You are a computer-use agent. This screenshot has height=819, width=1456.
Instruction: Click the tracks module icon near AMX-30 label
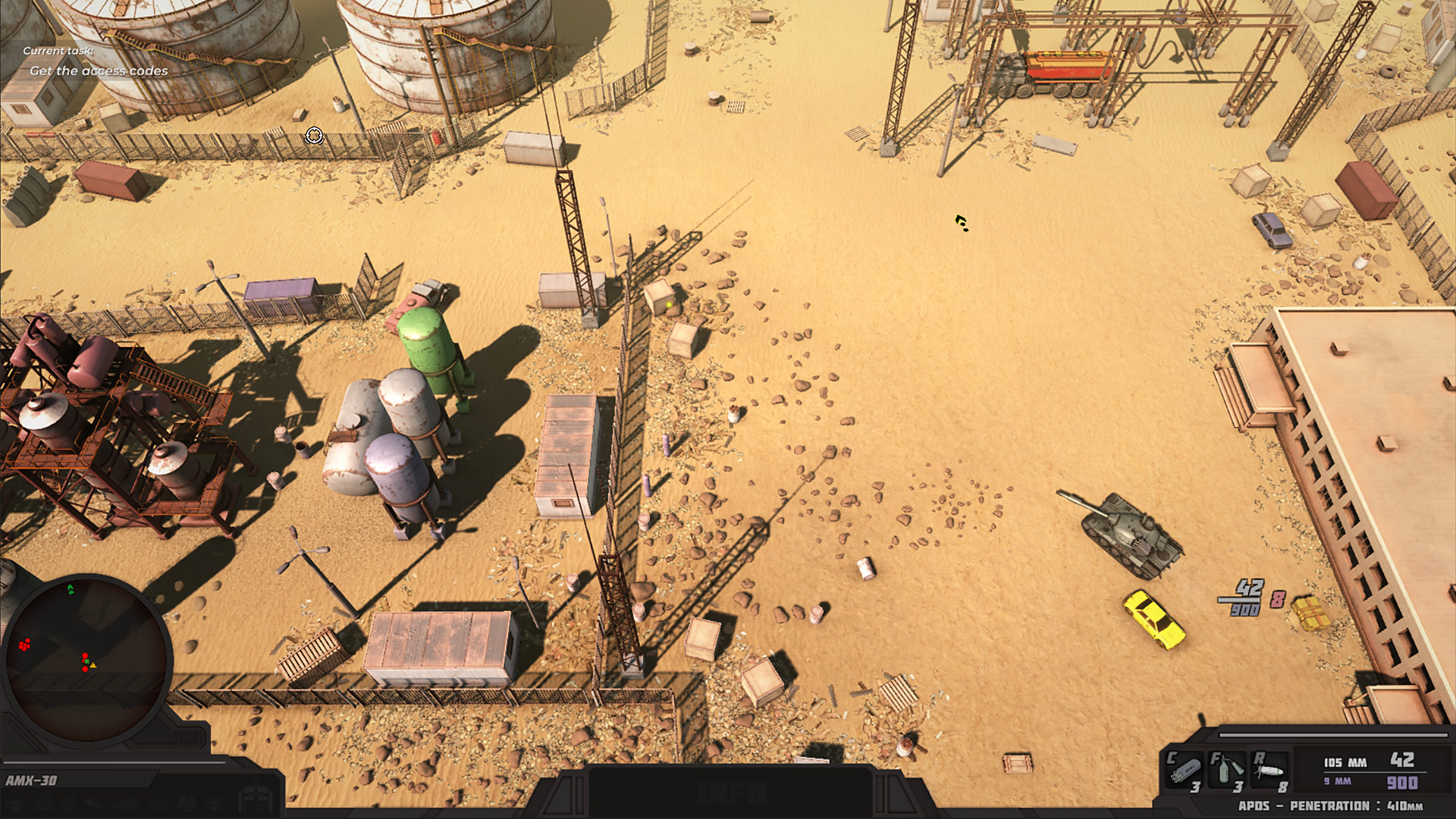[x=68, y=803]
